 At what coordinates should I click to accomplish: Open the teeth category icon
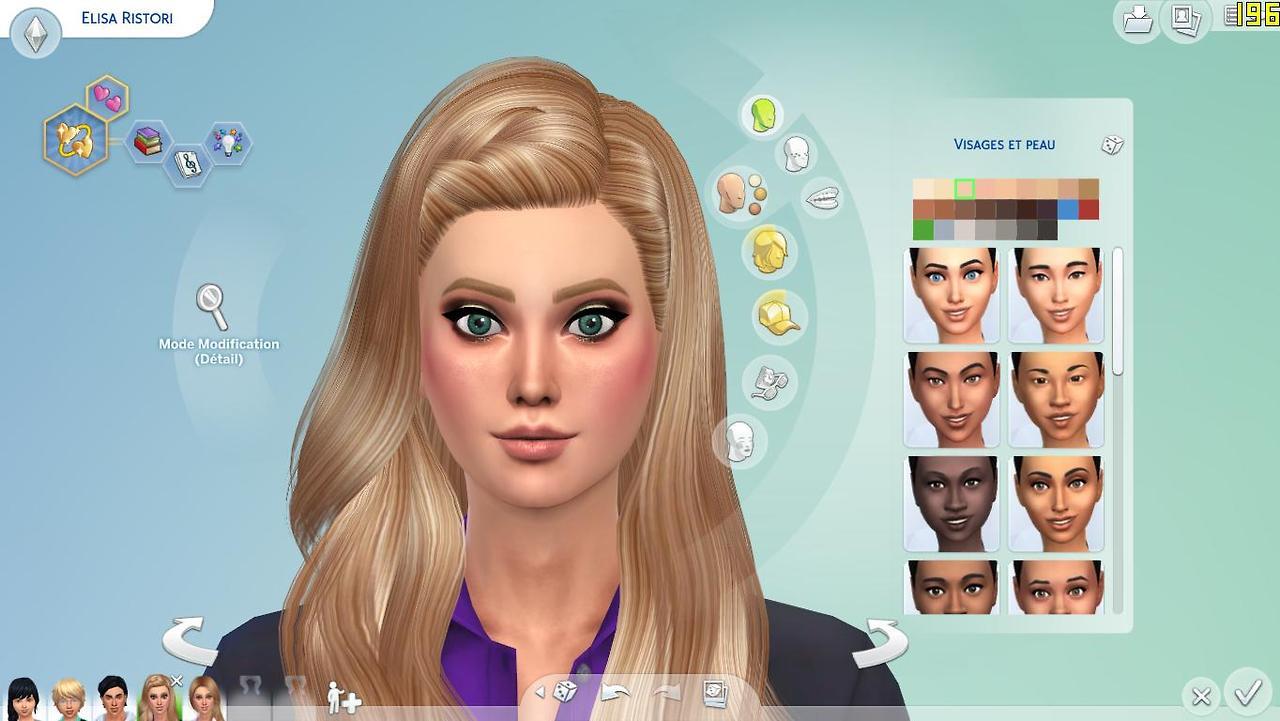pyautogui.click(x=822, y=197)
